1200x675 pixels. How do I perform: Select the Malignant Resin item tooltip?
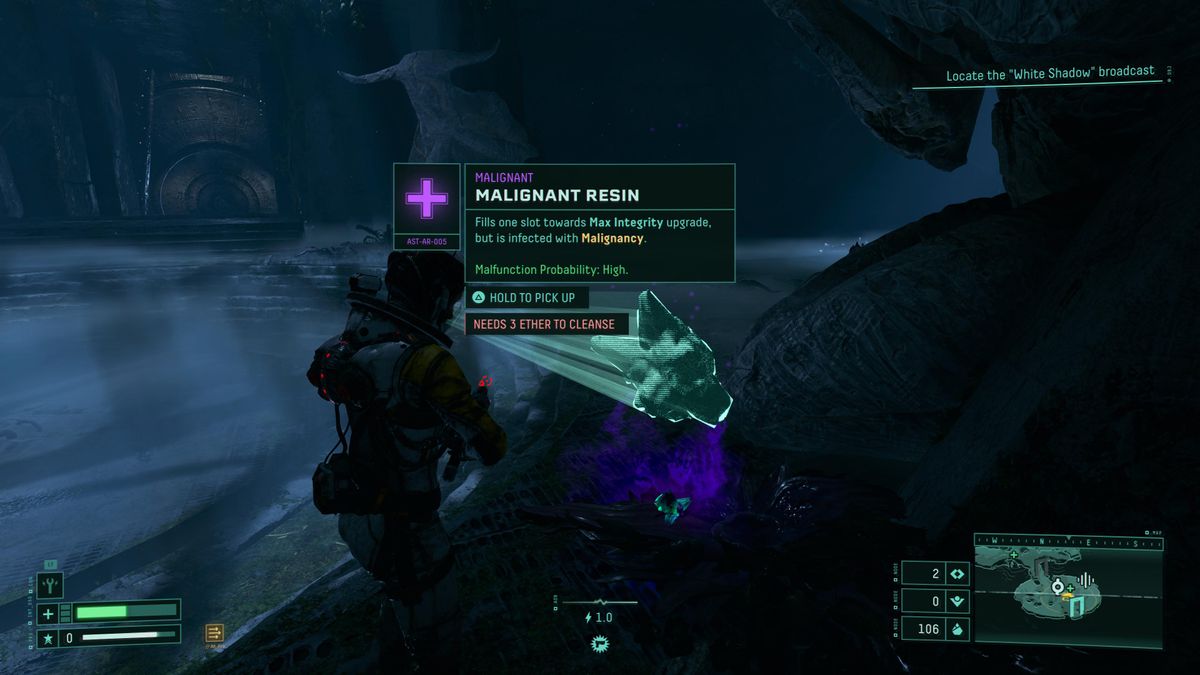(599, 223)
